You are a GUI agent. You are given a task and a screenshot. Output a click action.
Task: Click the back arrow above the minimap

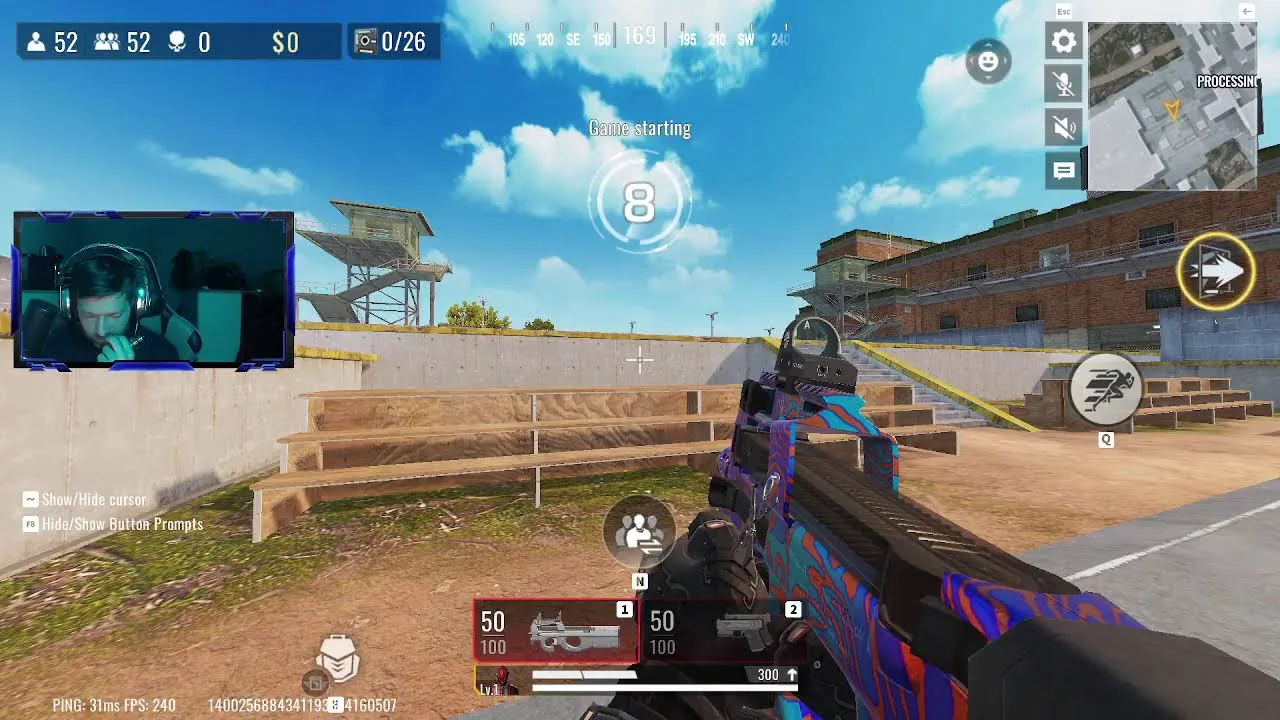[1246, 11]
